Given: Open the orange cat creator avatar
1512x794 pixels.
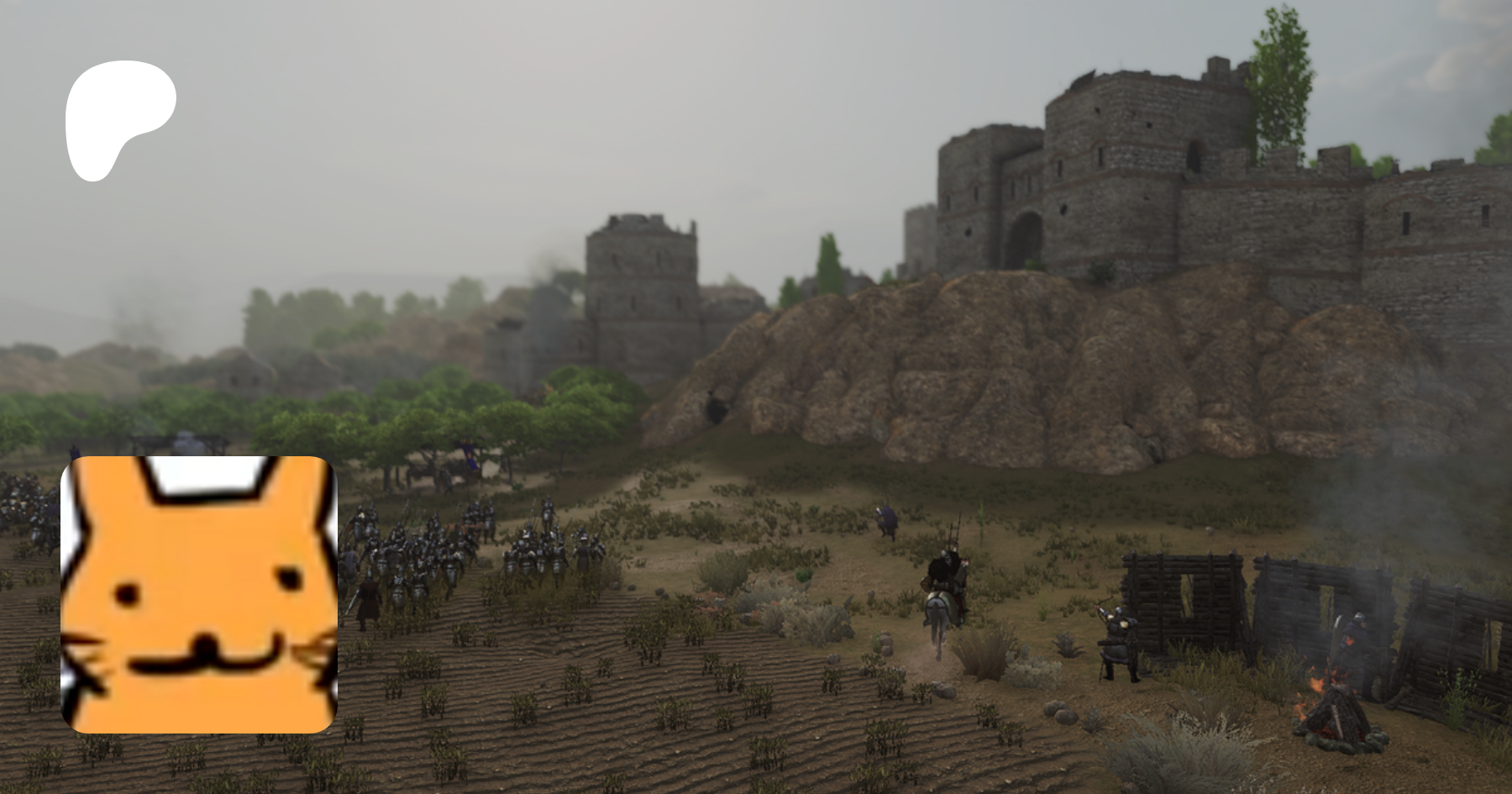Looking at the screenshot, I should [199, 594].
